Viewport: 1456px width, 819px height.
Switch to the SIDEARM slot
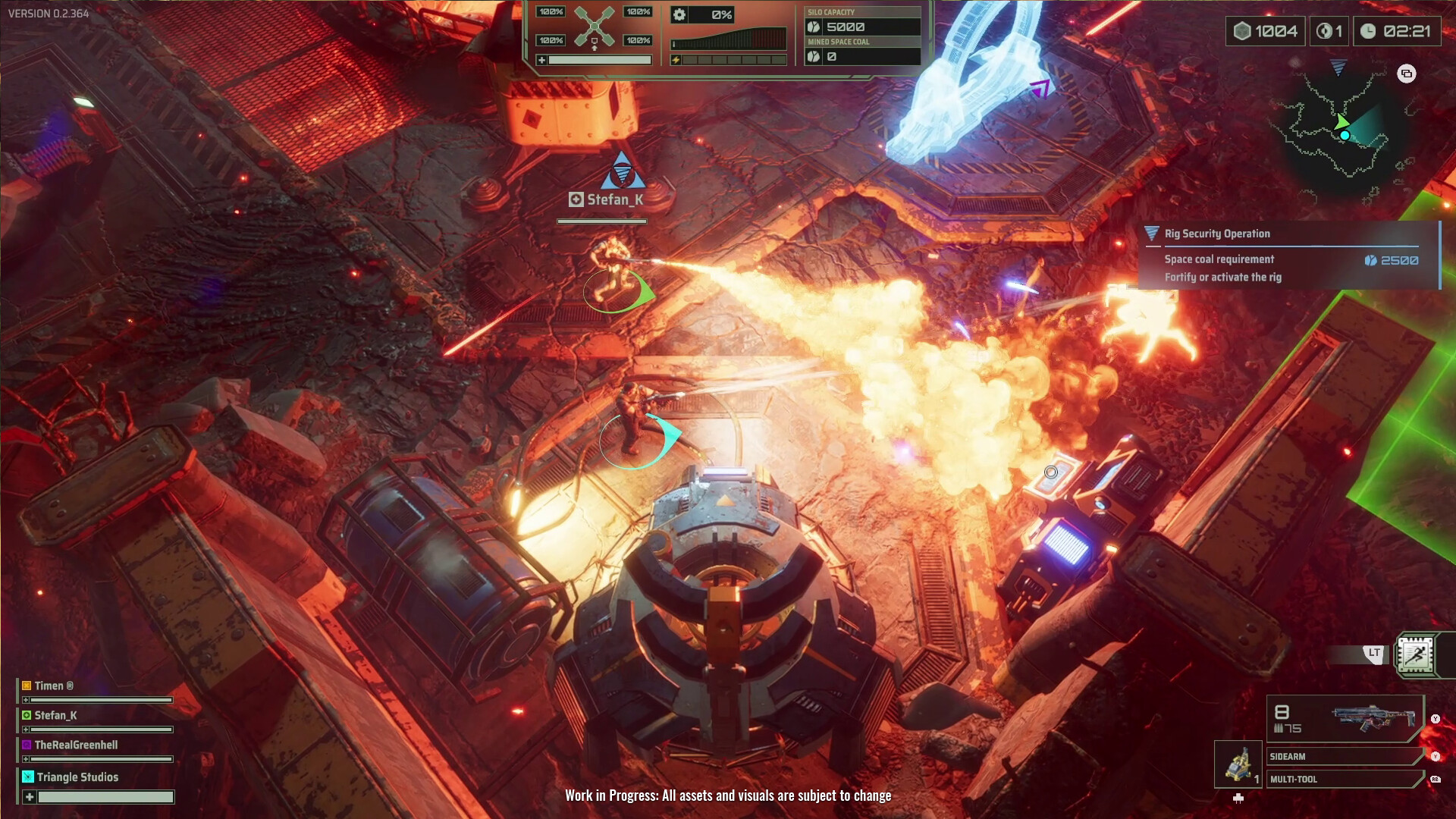point(1344,756)
